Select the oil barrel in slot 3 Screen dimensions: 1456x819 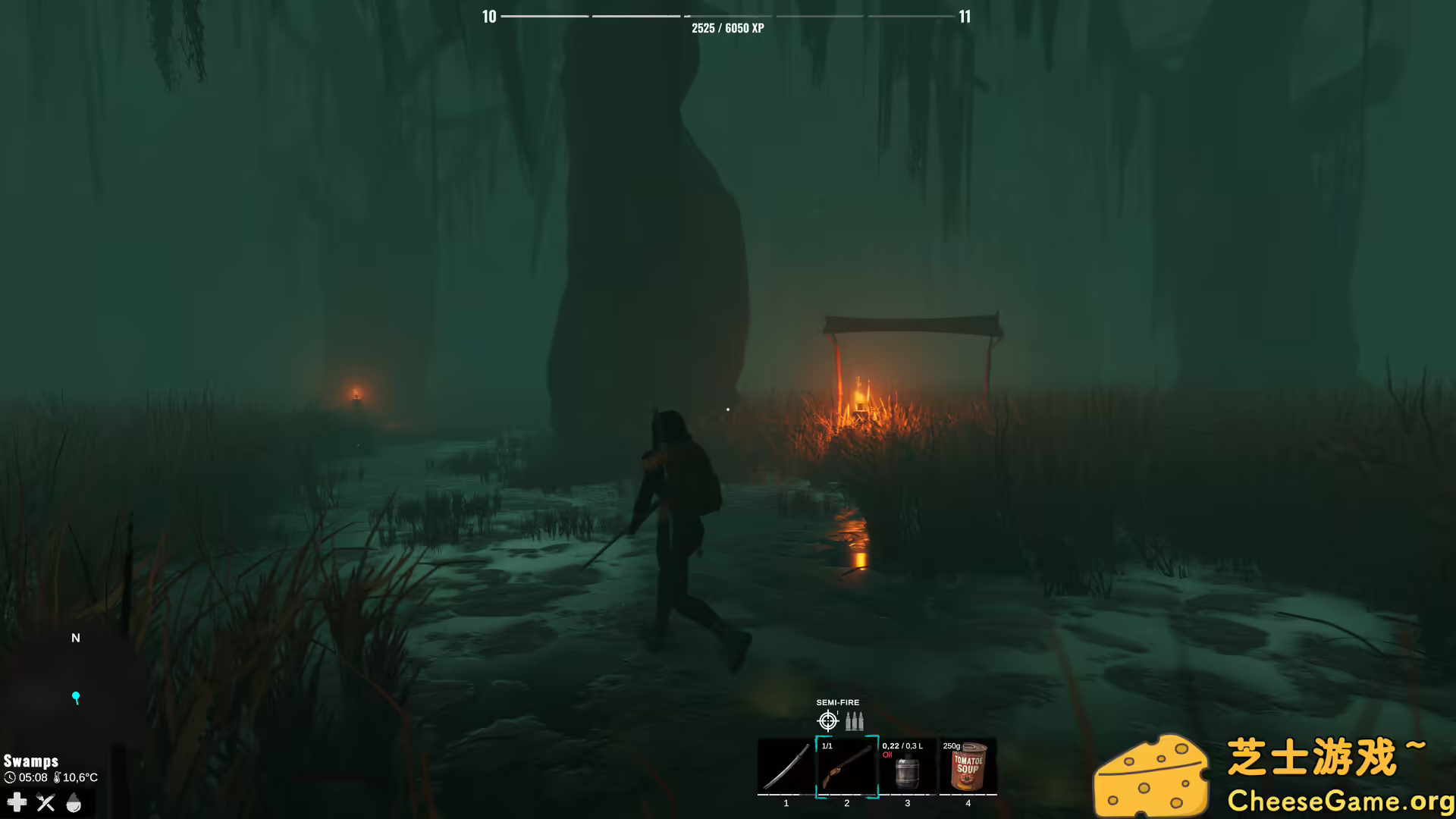tap(907, 770)
